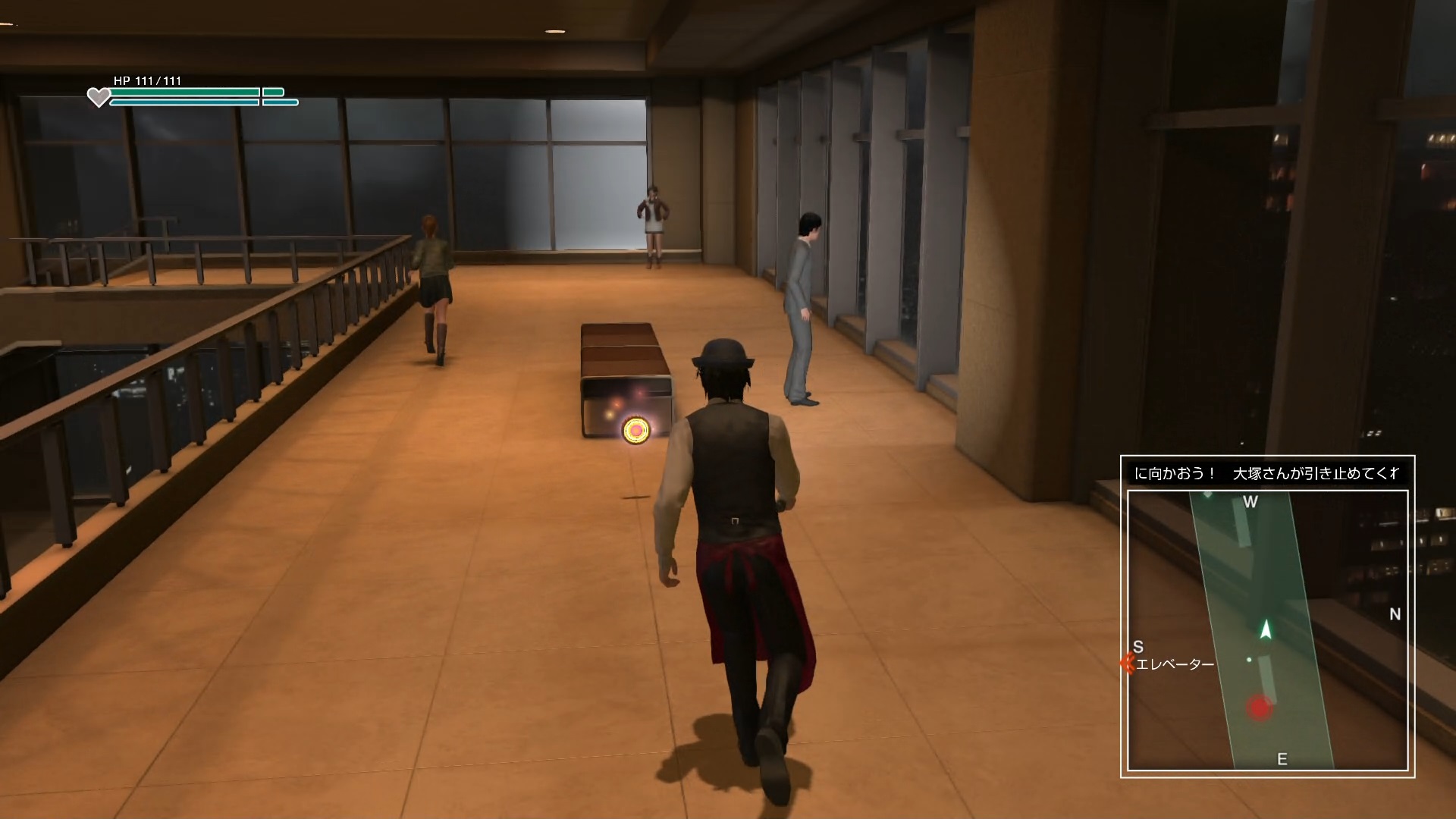The image size is (1456, 819).
Task: Click the red dot marker on the minimap
Action: (x=1260, y=708)
